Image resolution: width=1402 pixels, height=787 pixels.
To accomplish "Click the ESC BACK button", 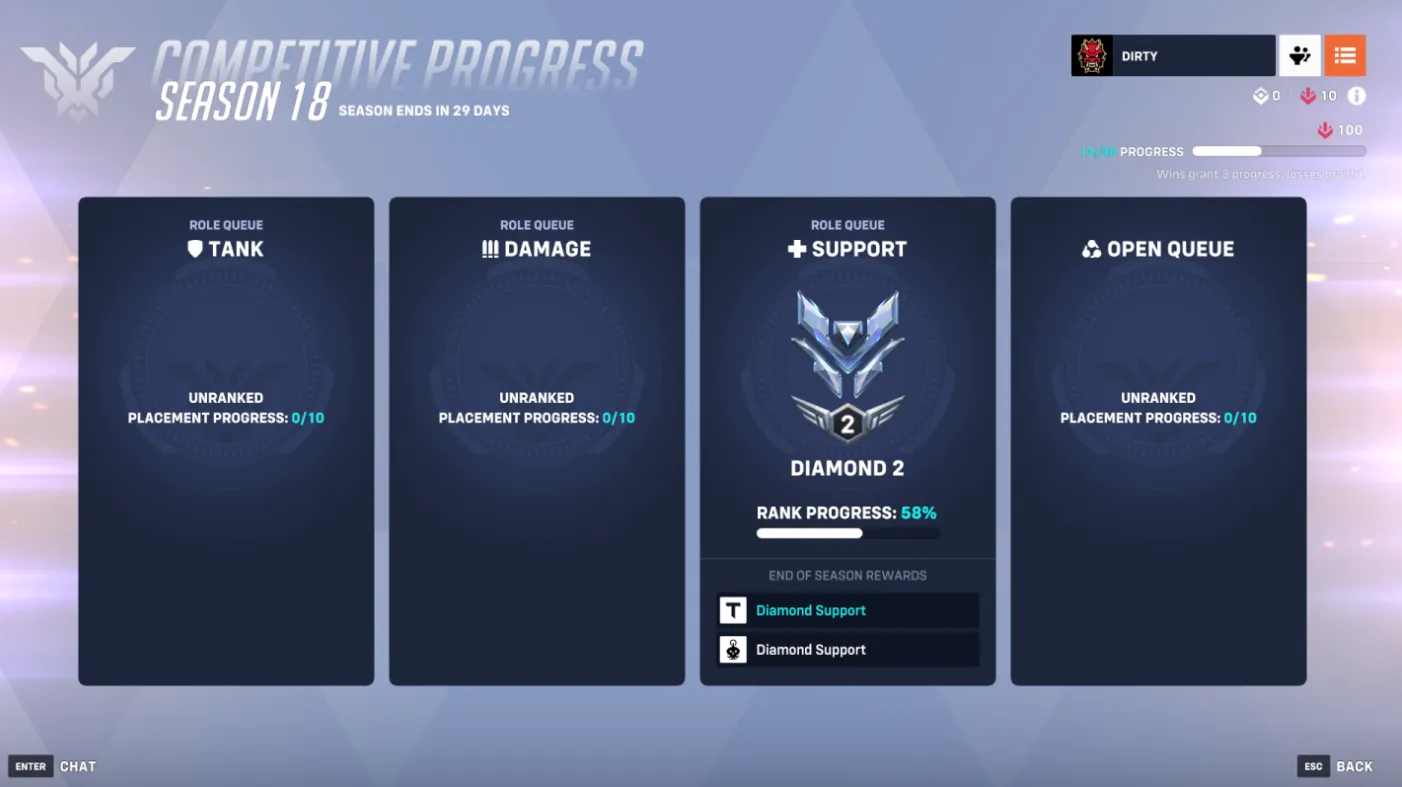I will [x=1336, y=766].
